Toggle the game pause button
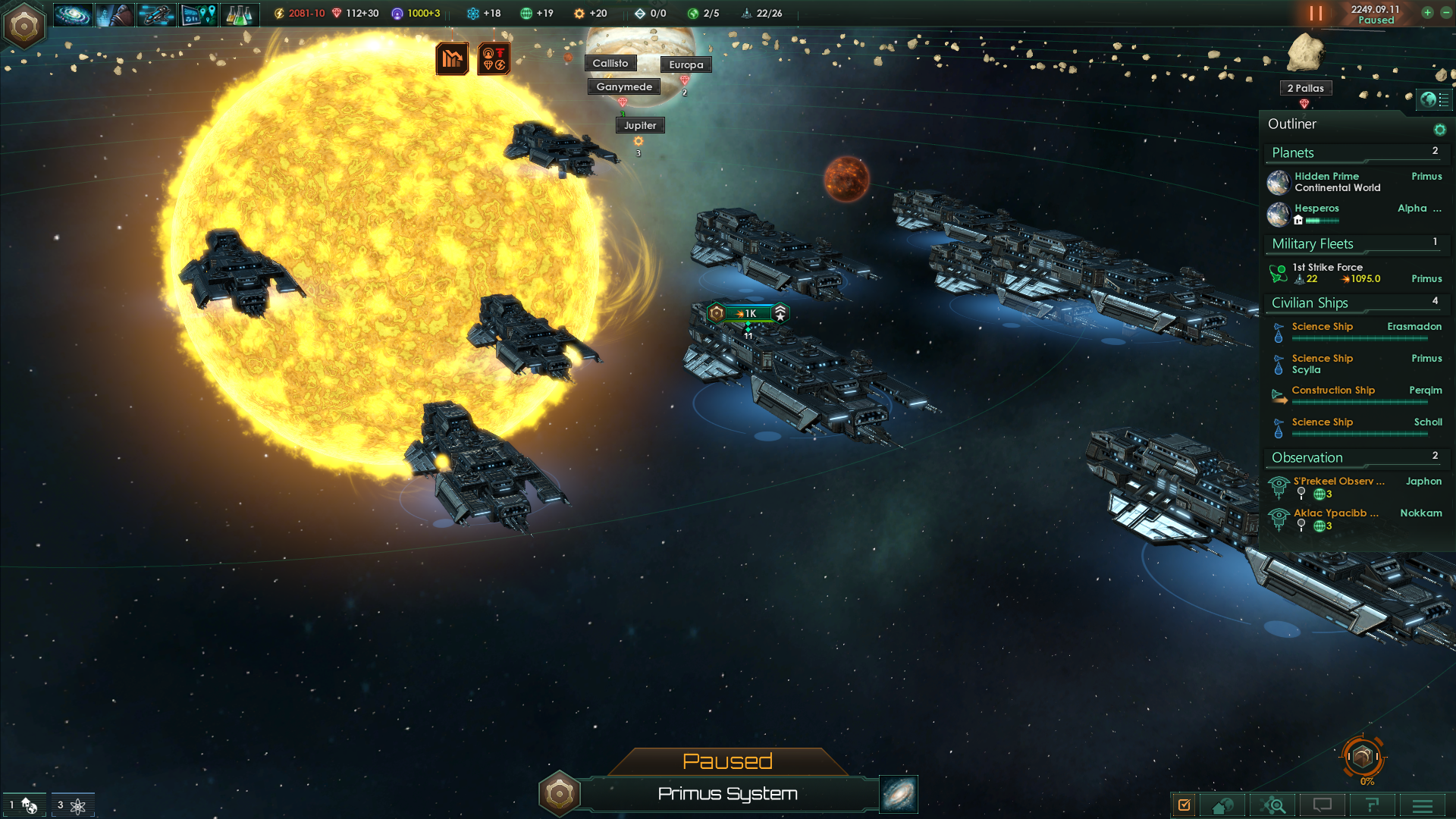 tap(1316, 14)
